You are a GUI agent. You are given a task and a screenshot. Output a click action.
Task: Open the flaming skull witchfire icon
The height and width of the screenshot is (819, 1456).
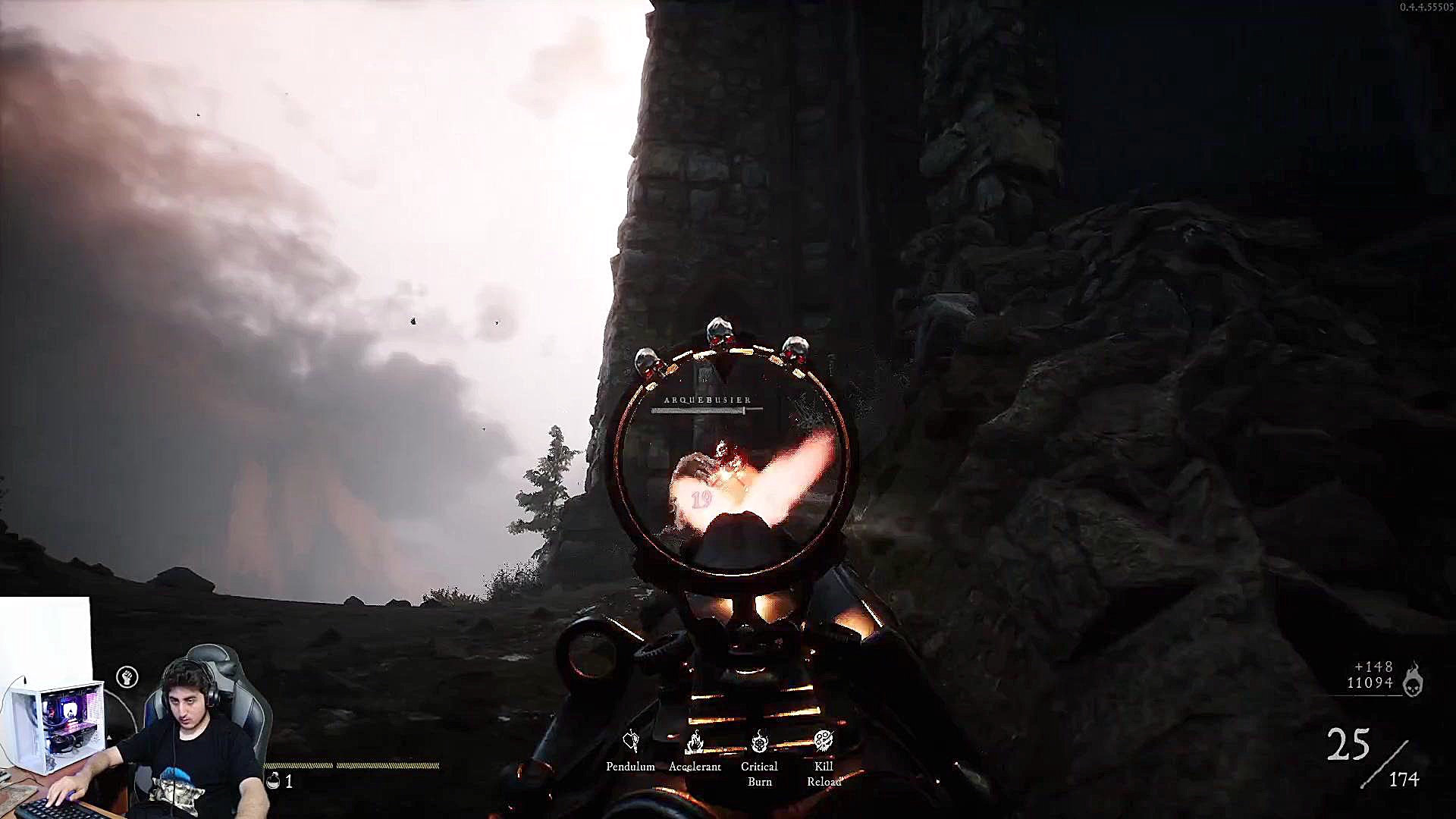pyautogui.click(x=1412, y=679)
